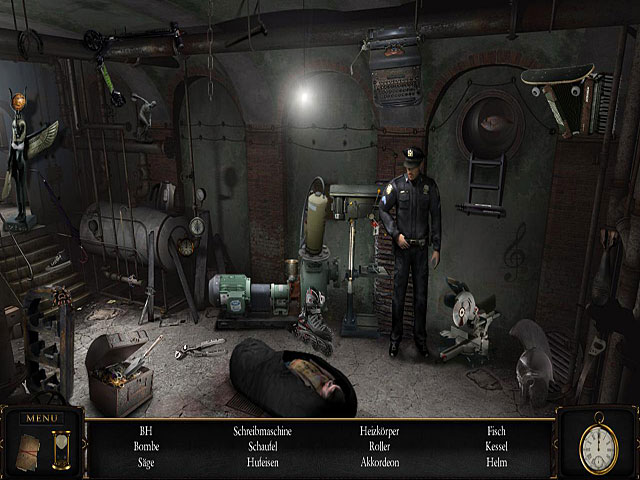Choose 'Hufeisen' from the item list

pos(263,463)
